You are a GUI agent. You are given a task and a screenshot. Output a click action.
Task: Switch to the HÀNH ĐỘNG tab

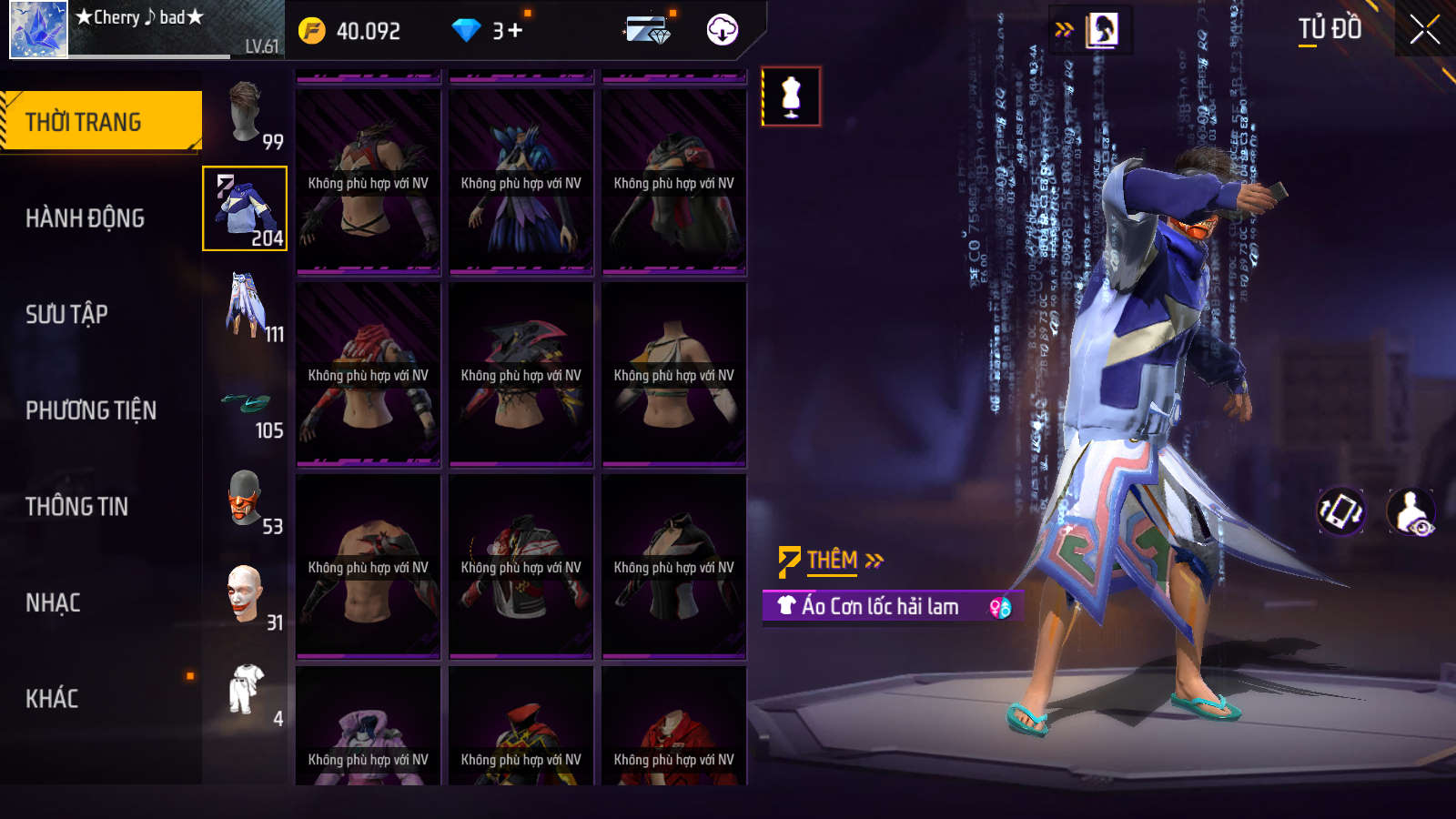[x=85, y=218]
